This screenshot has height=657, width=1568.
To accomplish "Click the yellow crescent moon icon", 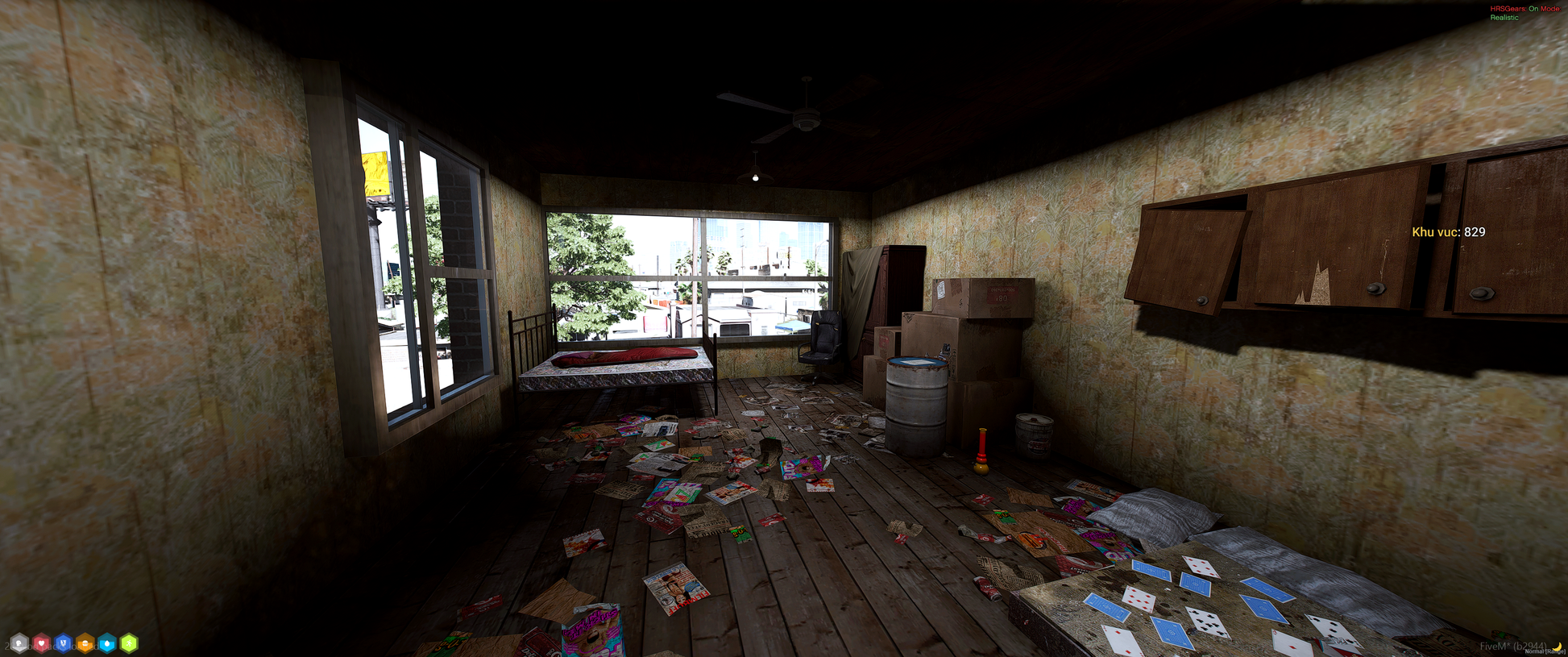I will (x=1557, y=646).
